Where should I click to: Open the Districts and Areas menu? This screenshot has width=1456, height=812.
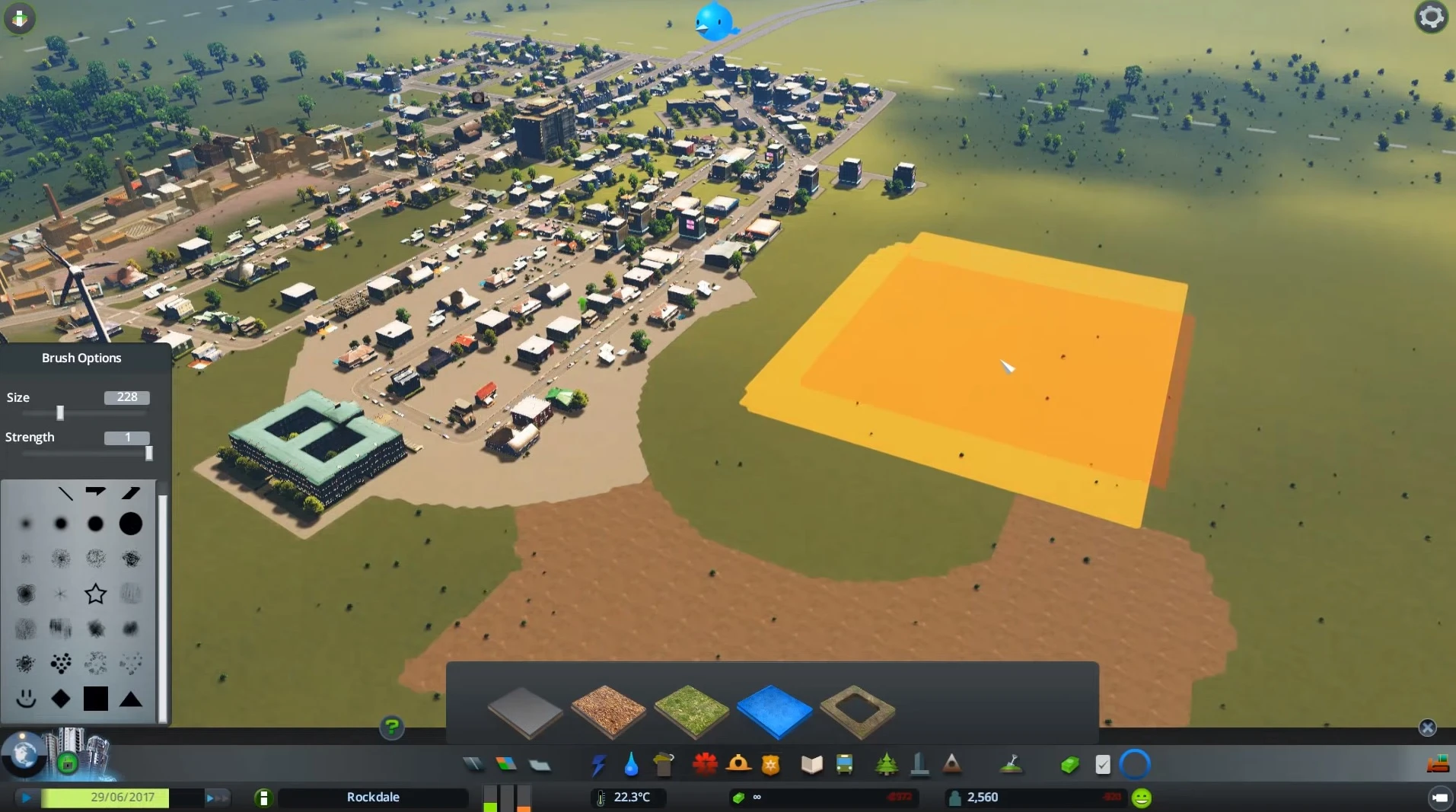540,764
